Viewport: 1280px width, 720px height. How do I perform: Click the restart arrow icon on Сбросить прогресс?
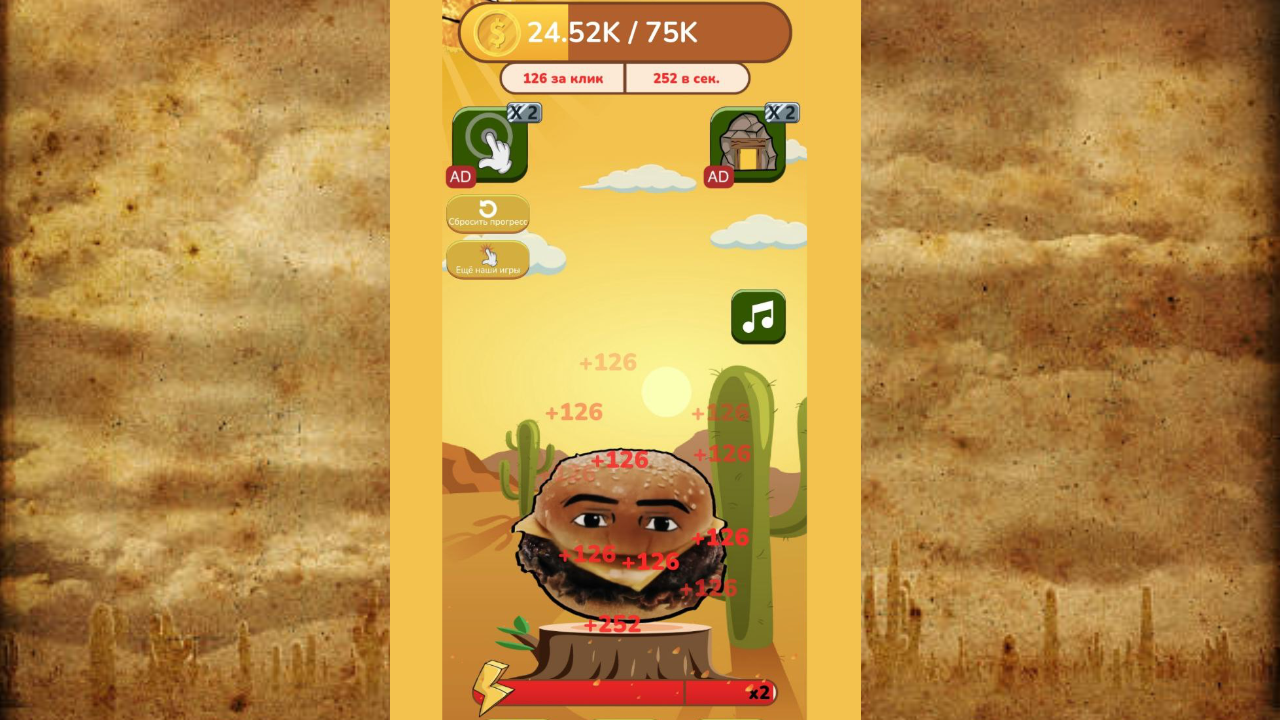pyautogui.click(x=487, y=207)
